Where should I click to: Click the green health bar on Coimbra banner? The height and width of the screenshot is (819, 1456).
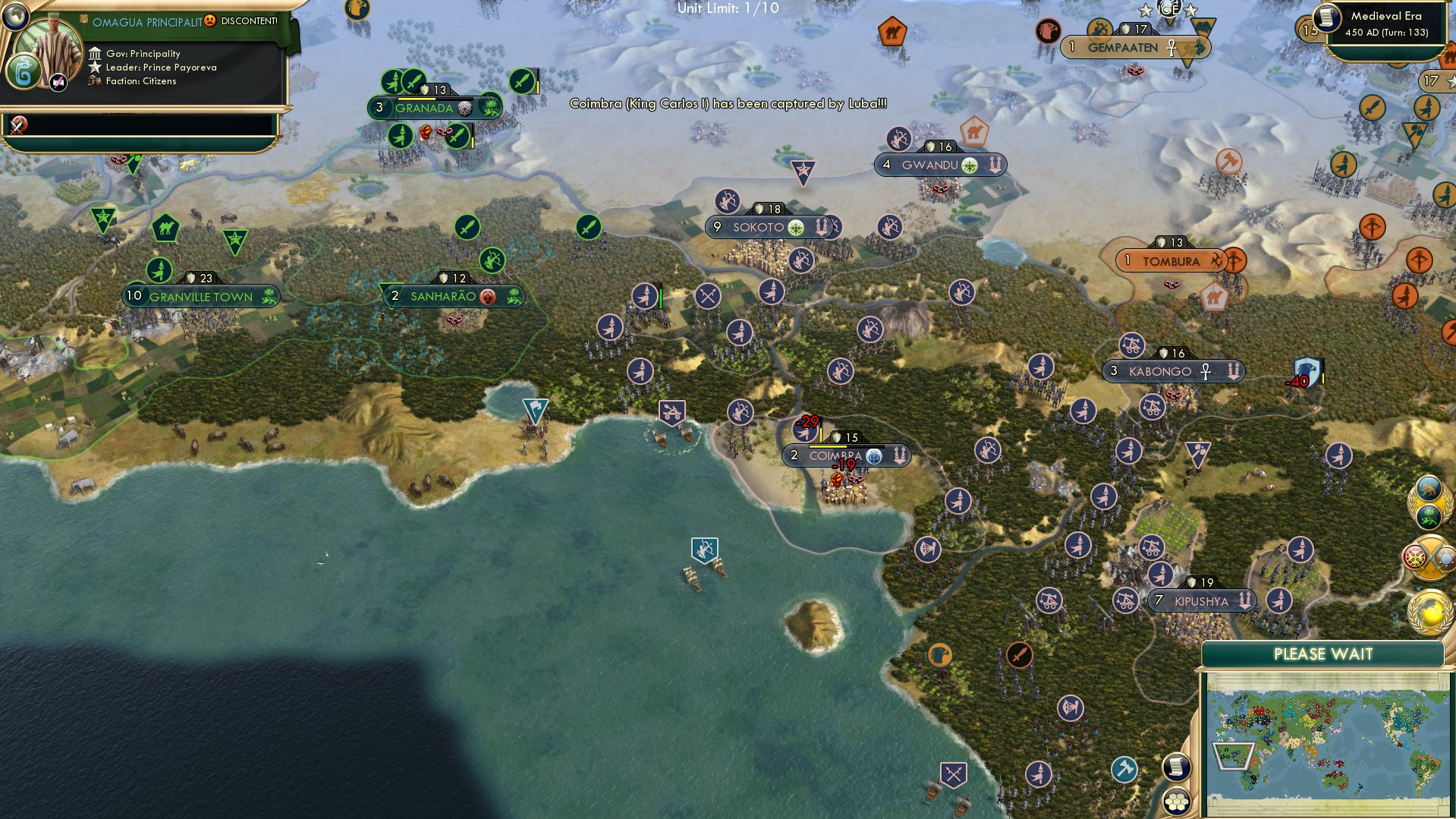pos(827,447)
